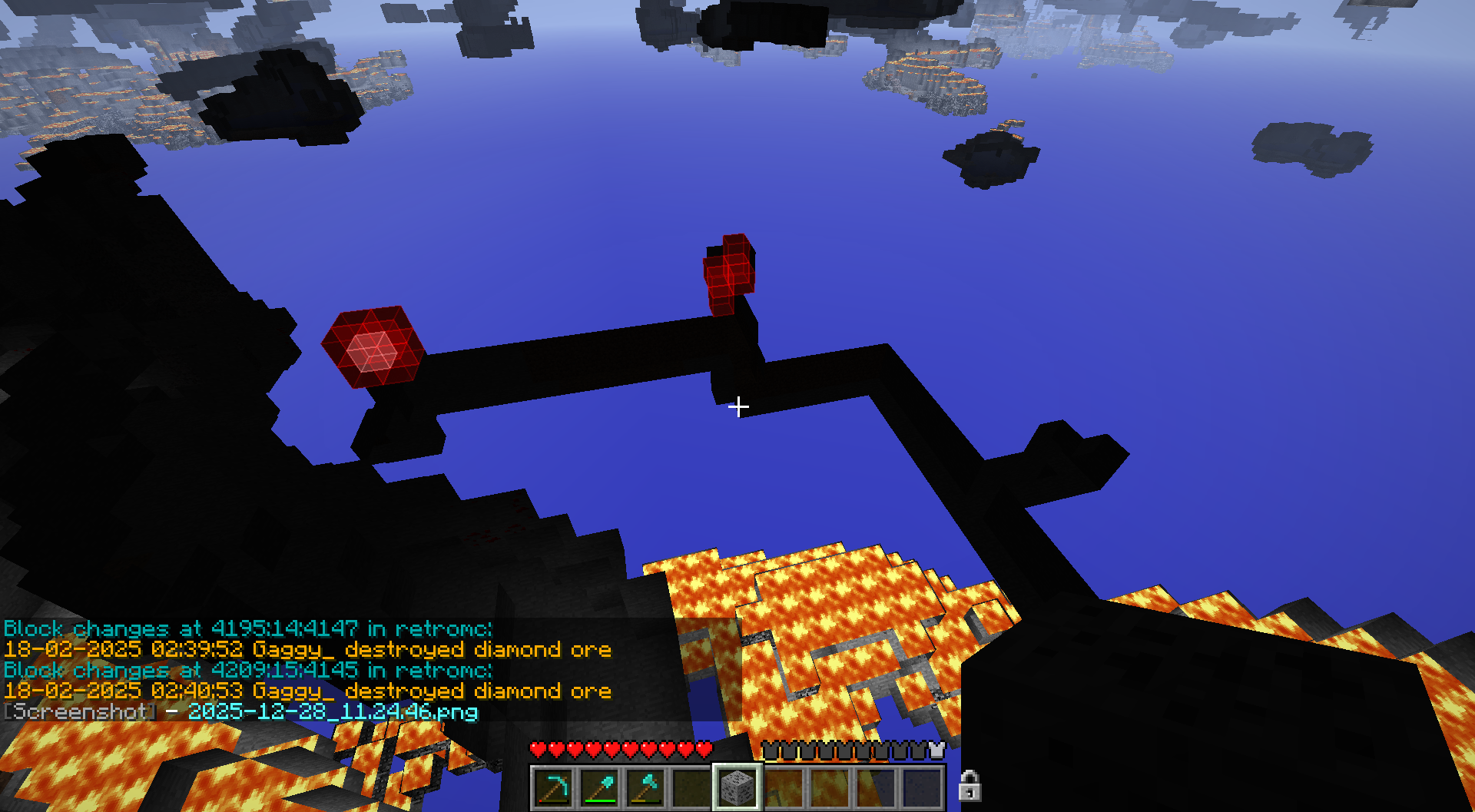Select the diamond pickaxe hotbar slot
The image size is (1475, 812).
553,787
